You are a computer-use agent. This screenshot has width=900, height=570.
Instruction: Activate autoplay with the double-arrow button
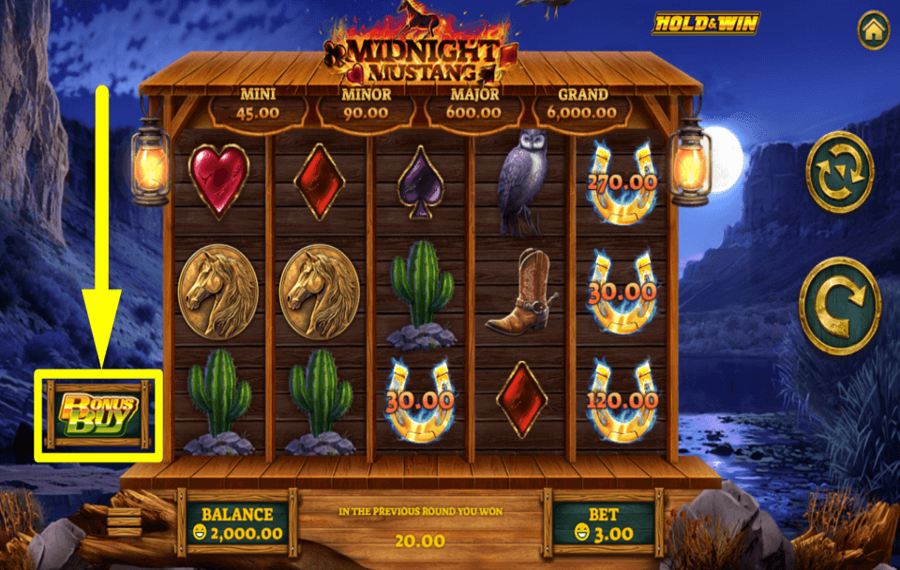pos(839,172)
